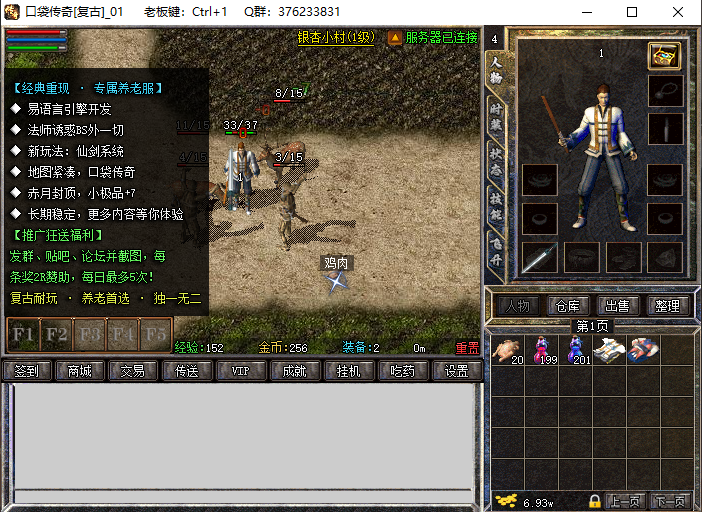Switch to the 时装 costume tab
Viewport: 702px width, 512px height.
tap(495, 115)
